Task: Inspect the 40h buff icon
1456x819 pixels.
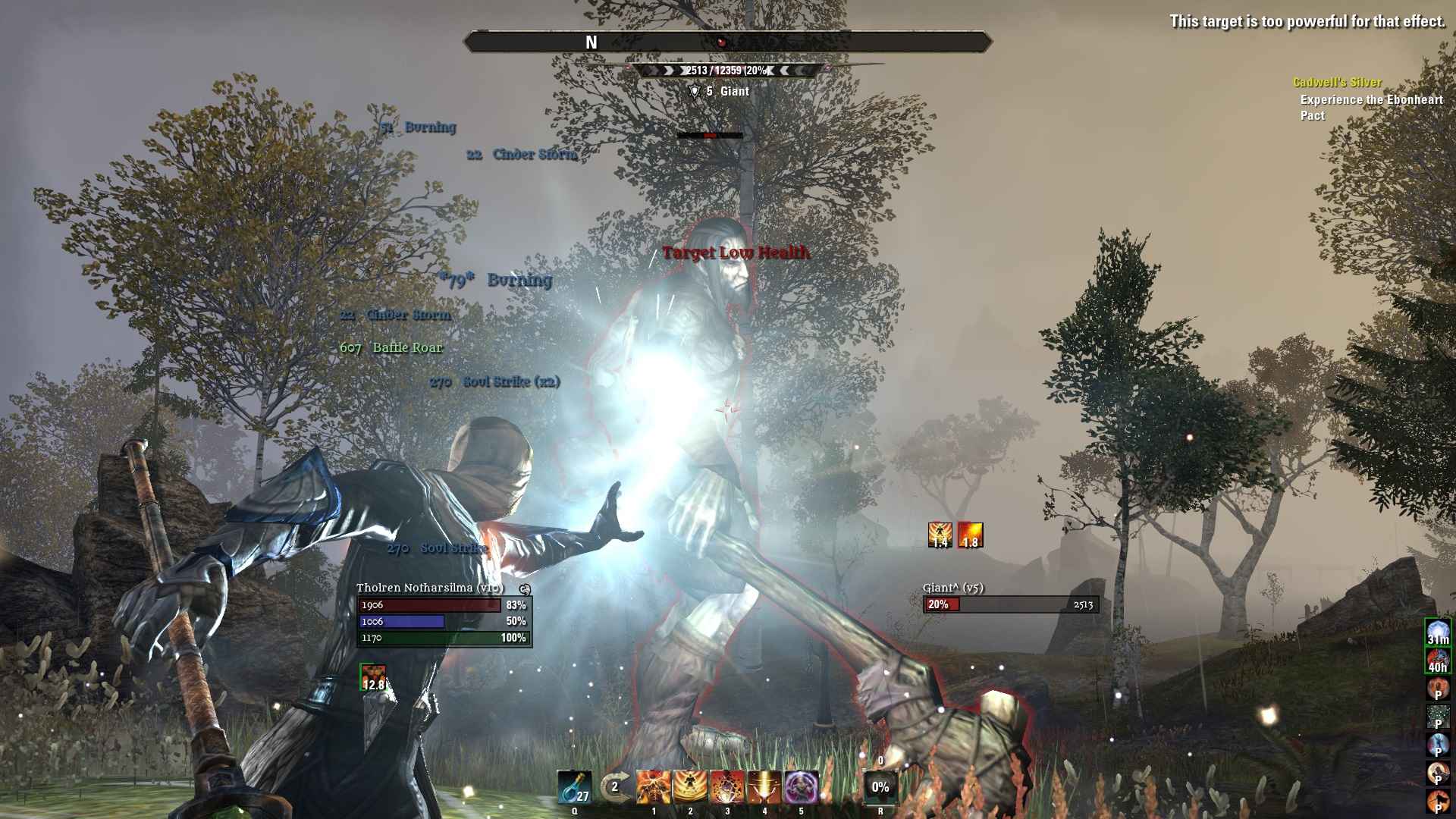Action: pos(1438,661)
